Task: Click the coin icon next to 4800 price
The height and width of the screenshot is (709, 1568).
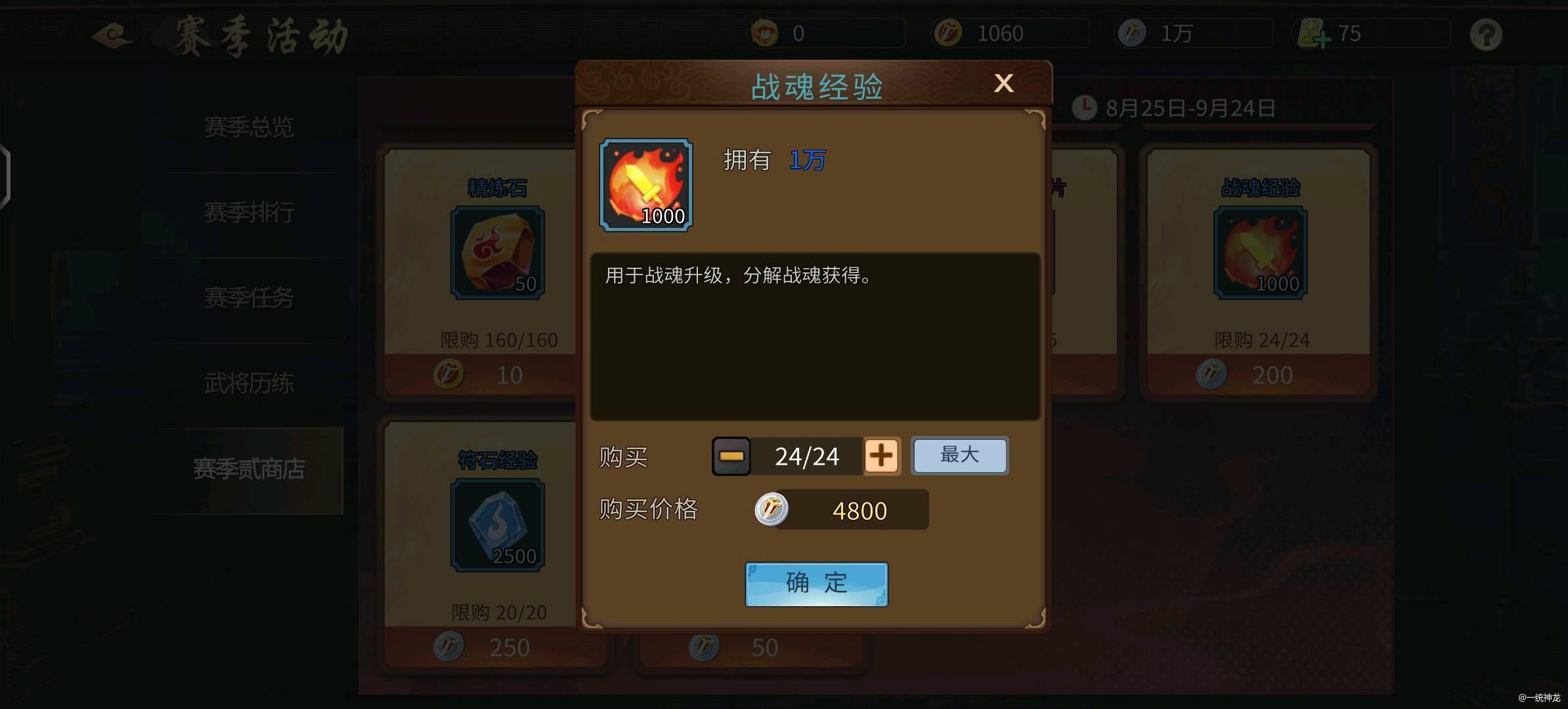Action: (x=773, y=510)
